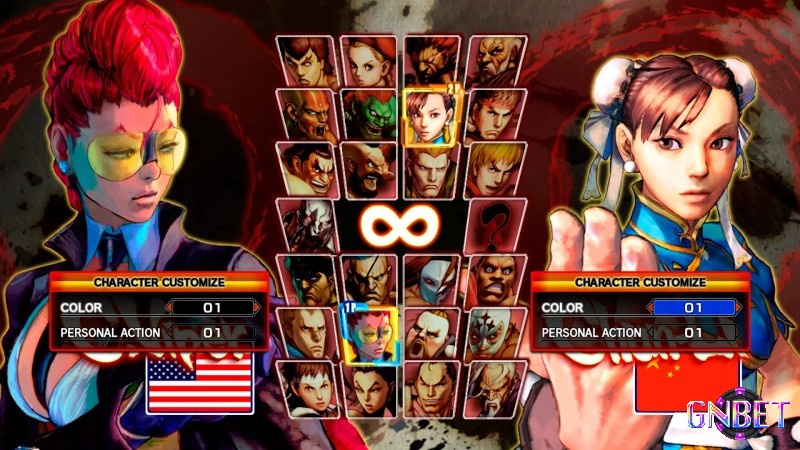Click the C. Viper tile marked 1P

click(368, 332)
